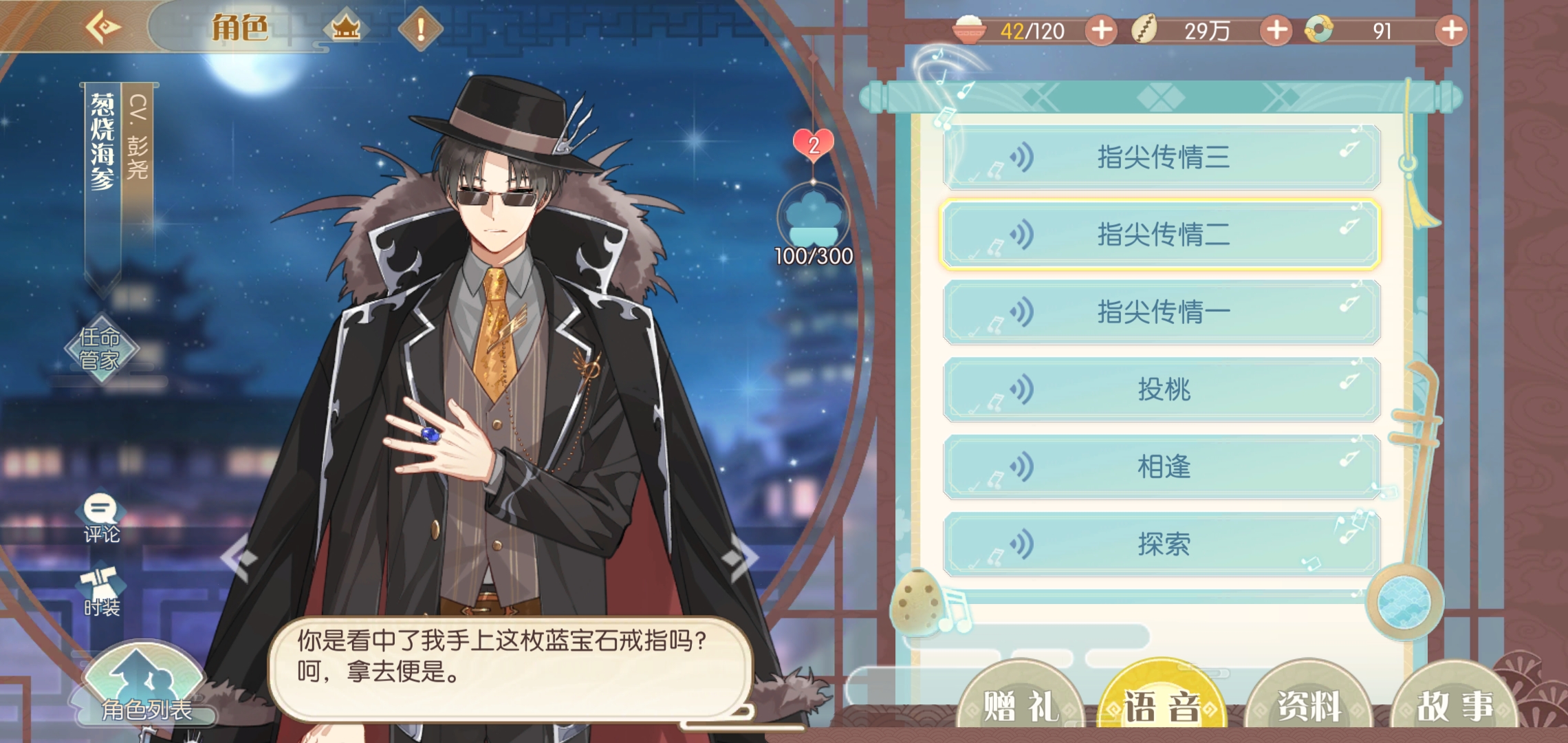
Task: Play voice line 指尖传情二
Action: pos(1162,235)
